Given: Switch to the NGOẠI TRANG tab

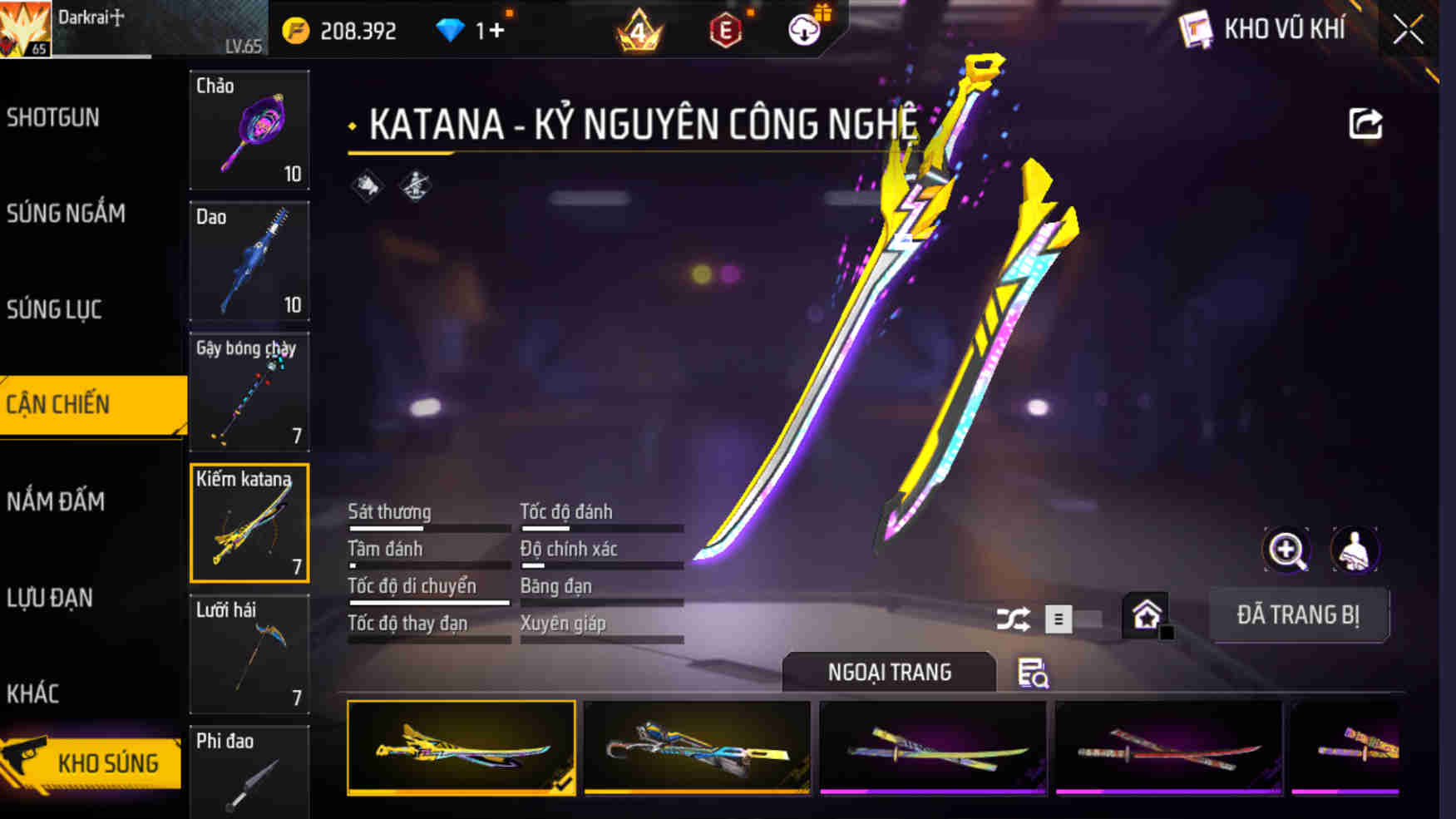Looking at the screenshot, I should click(888, 672).
